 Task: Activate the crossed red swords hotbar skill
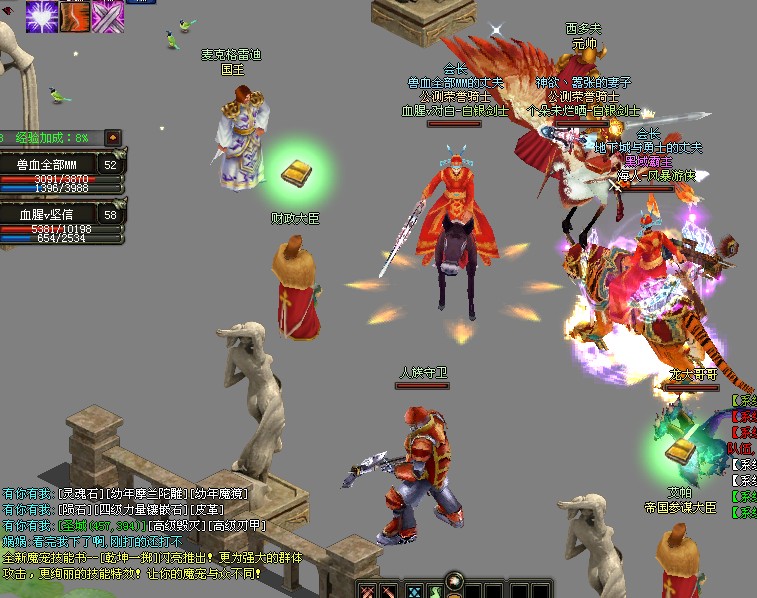click(368, 591)
